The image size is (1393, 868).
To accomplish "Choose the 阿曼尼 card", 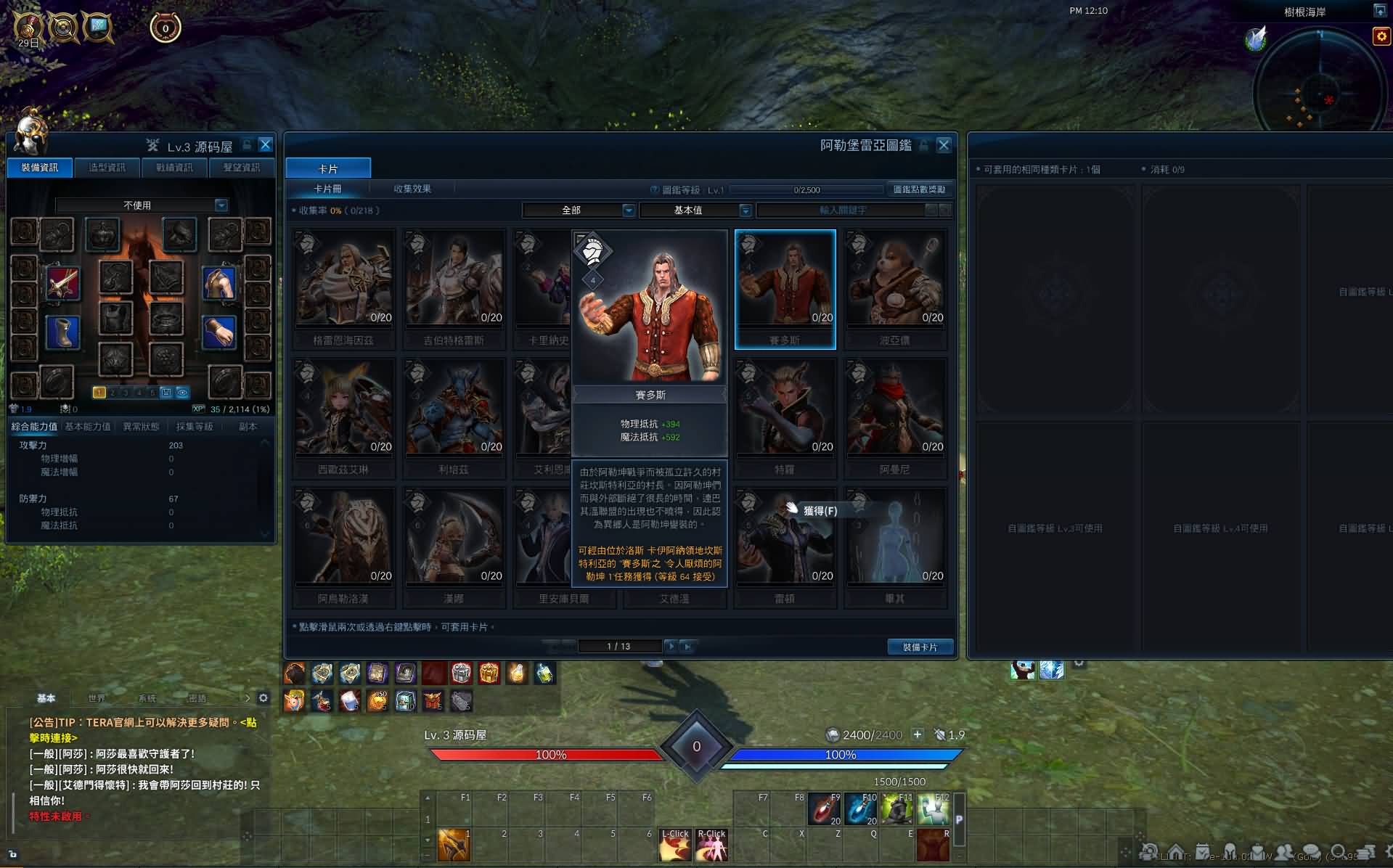I will tap(895, 417).
